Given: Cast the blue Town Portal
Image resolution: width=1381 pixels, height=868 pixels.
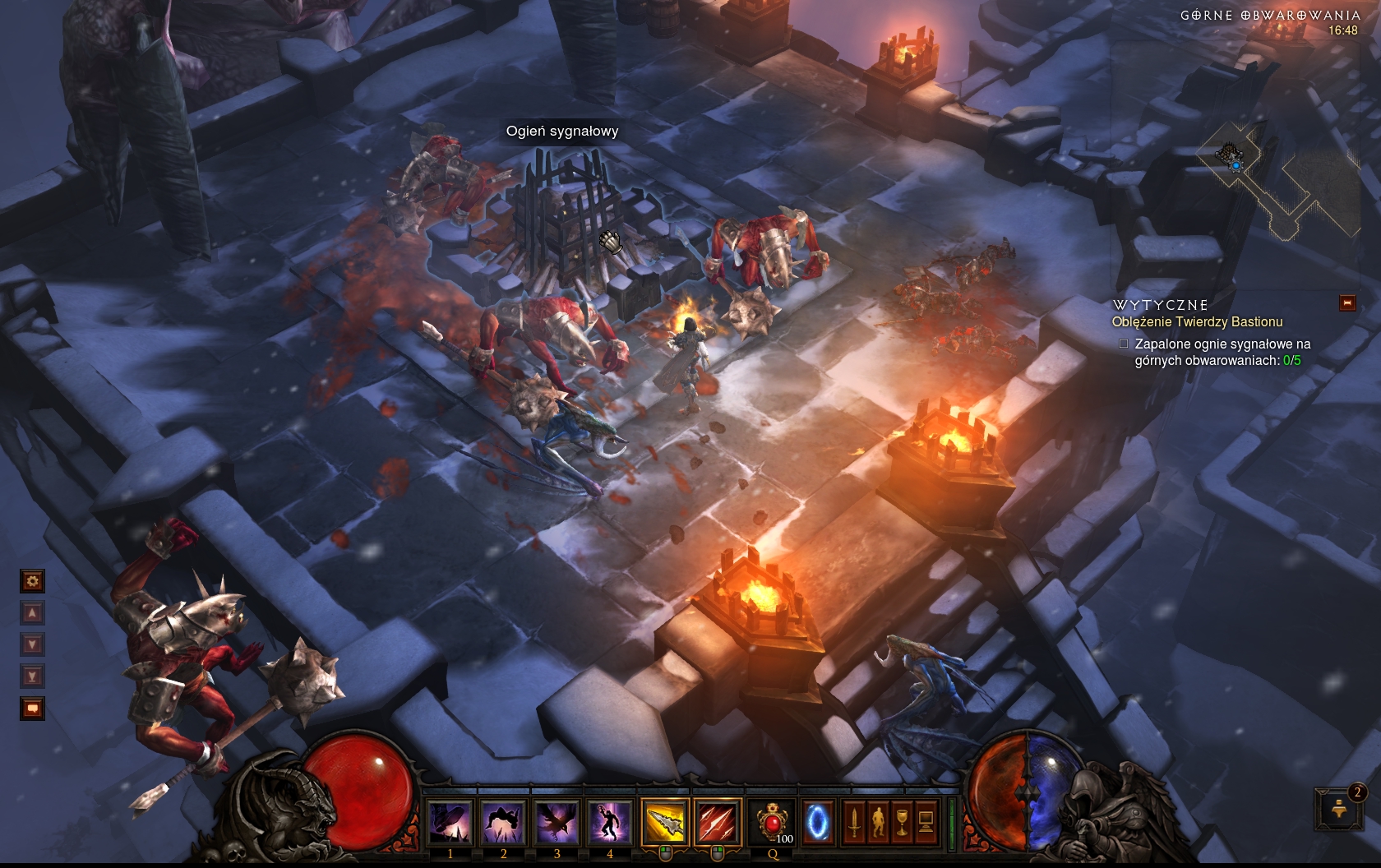Looking at the screenshot, I should [817, 821].
